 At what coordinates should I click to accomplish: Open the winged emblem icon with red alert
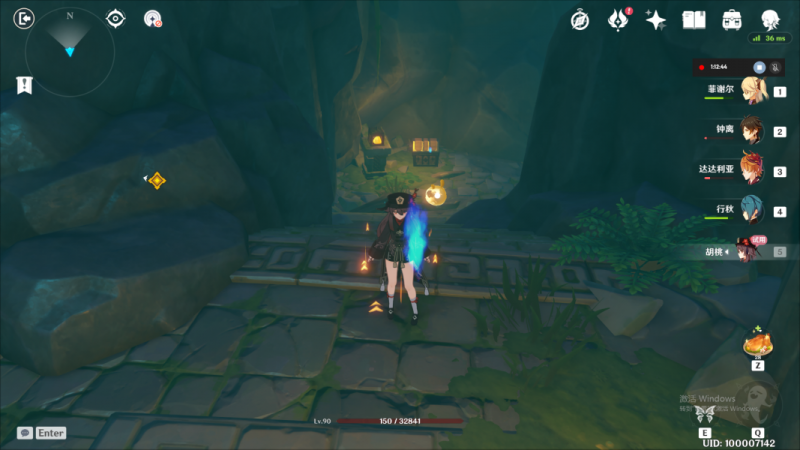[x=619, y=19]
